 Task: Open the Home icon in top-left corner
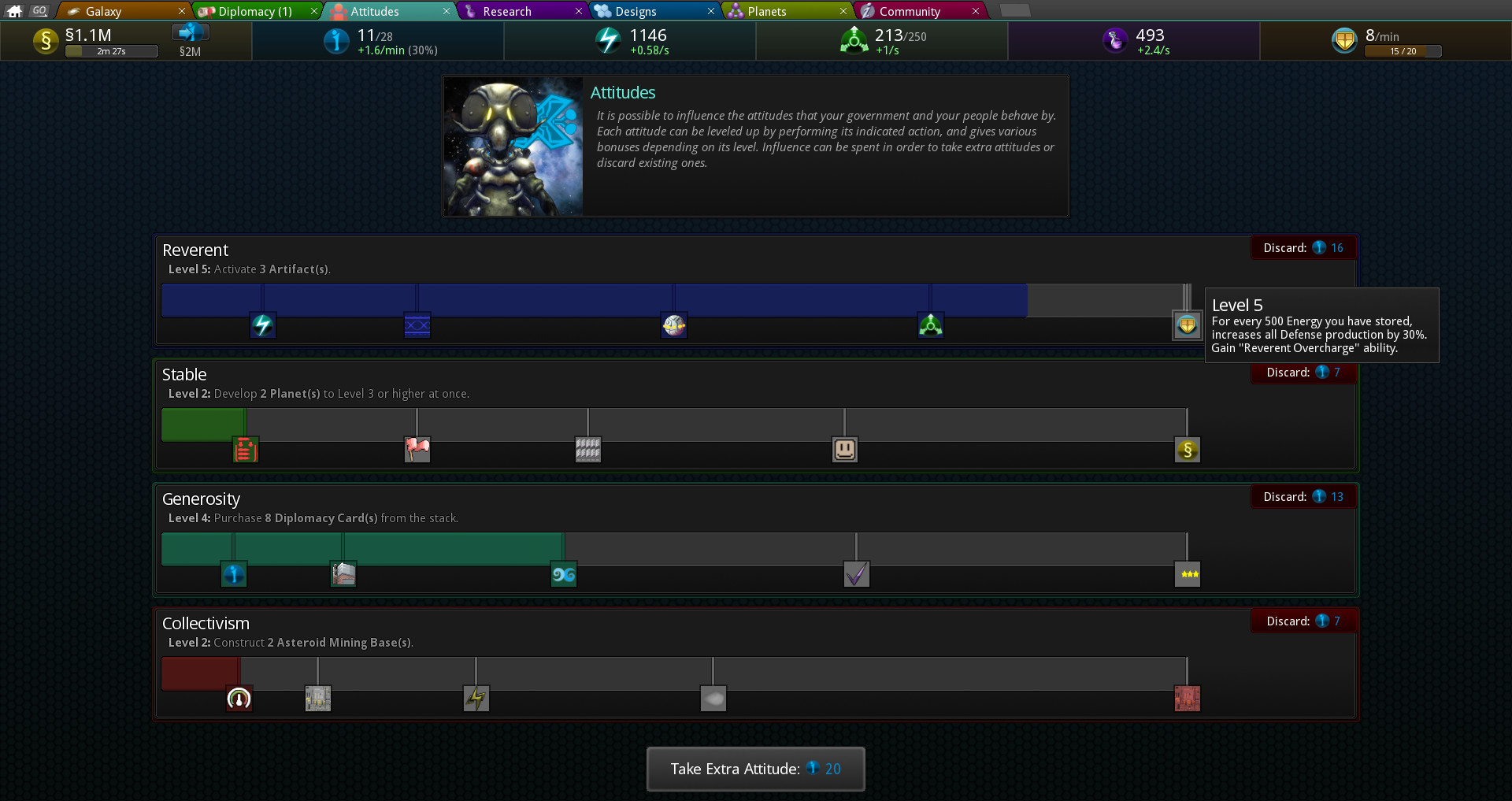(x=13, y=10)
